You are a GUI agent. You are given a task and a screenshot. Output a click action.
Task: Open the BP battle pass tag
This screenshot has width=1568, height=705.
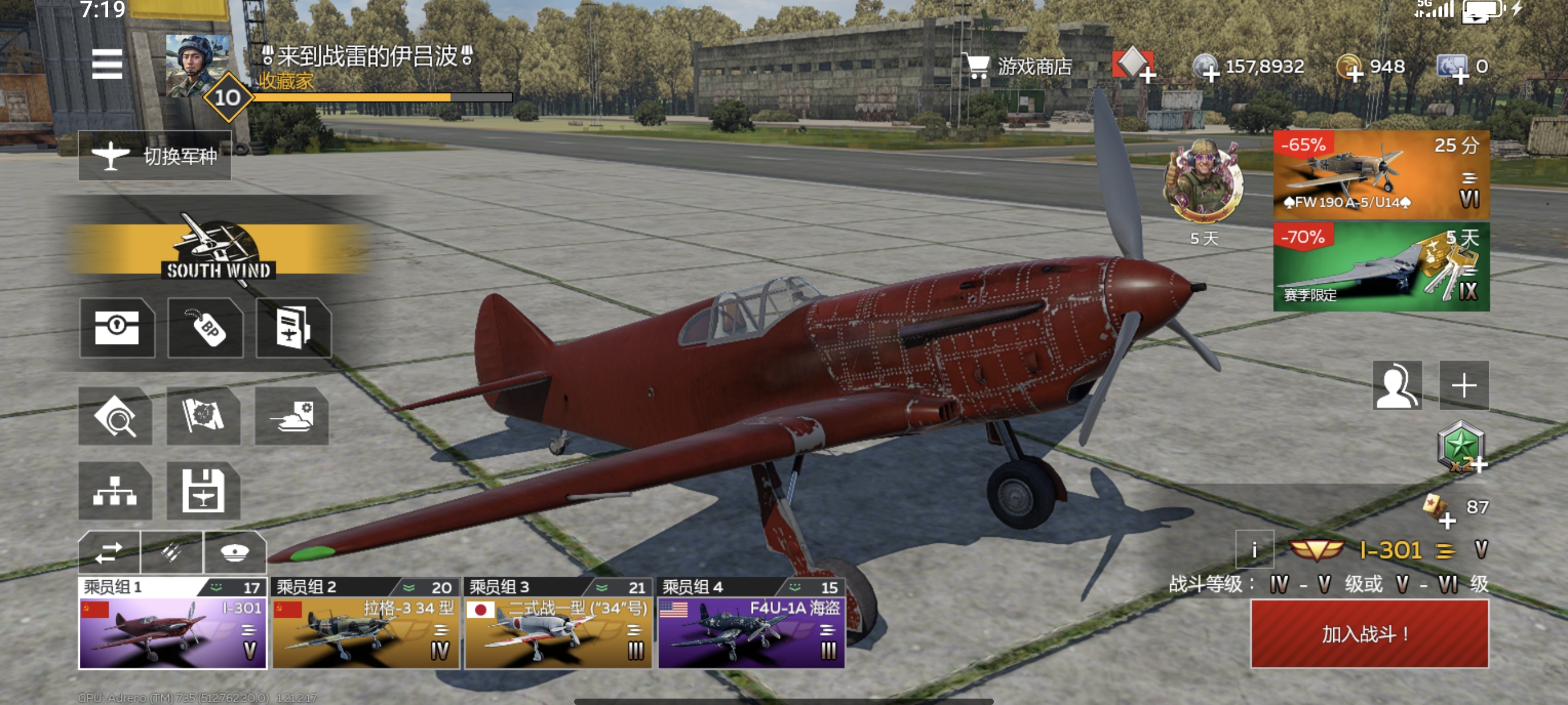point(206,328)
